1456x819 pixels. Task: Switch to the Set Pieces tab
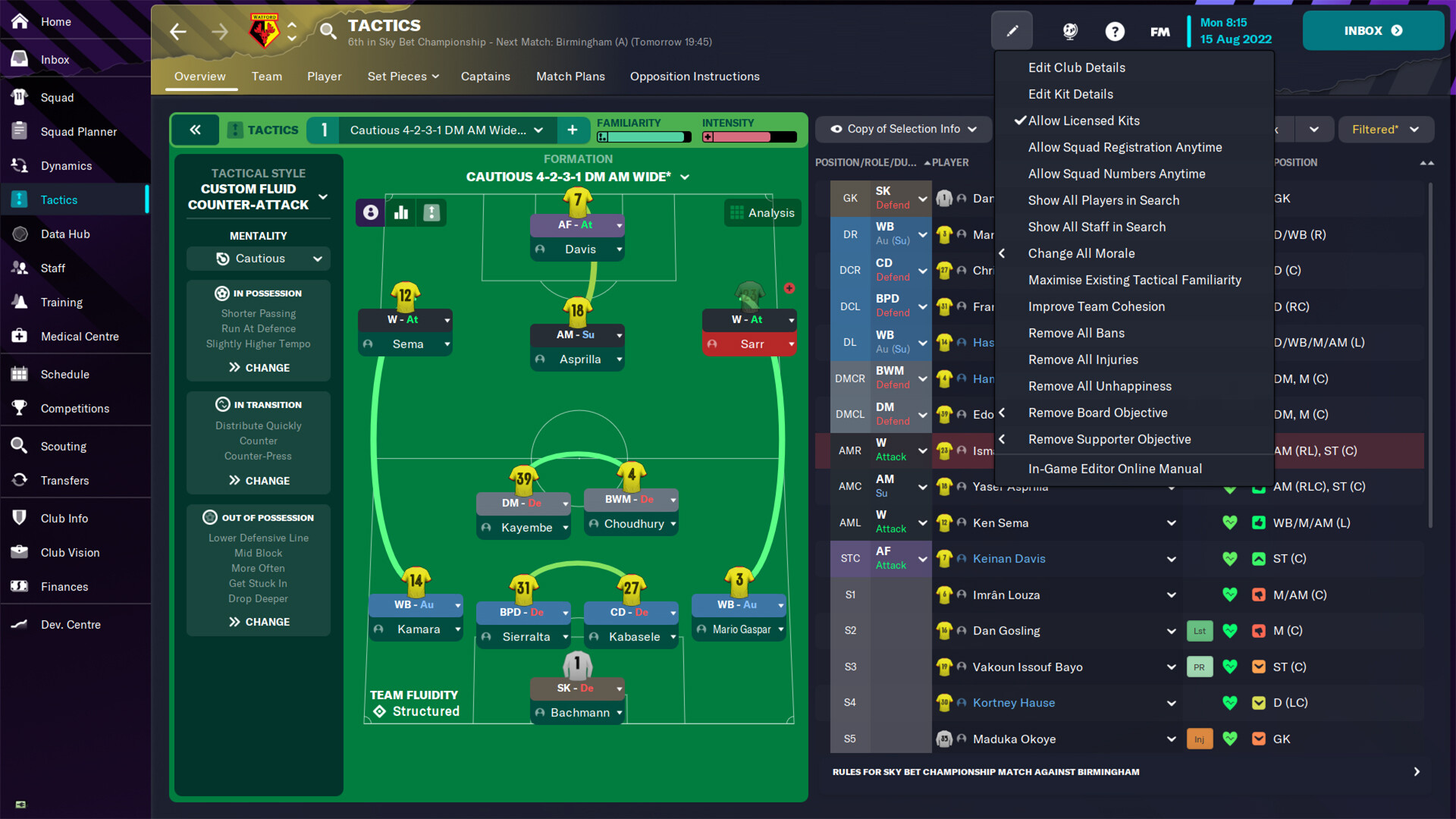(x=403, y=77)
